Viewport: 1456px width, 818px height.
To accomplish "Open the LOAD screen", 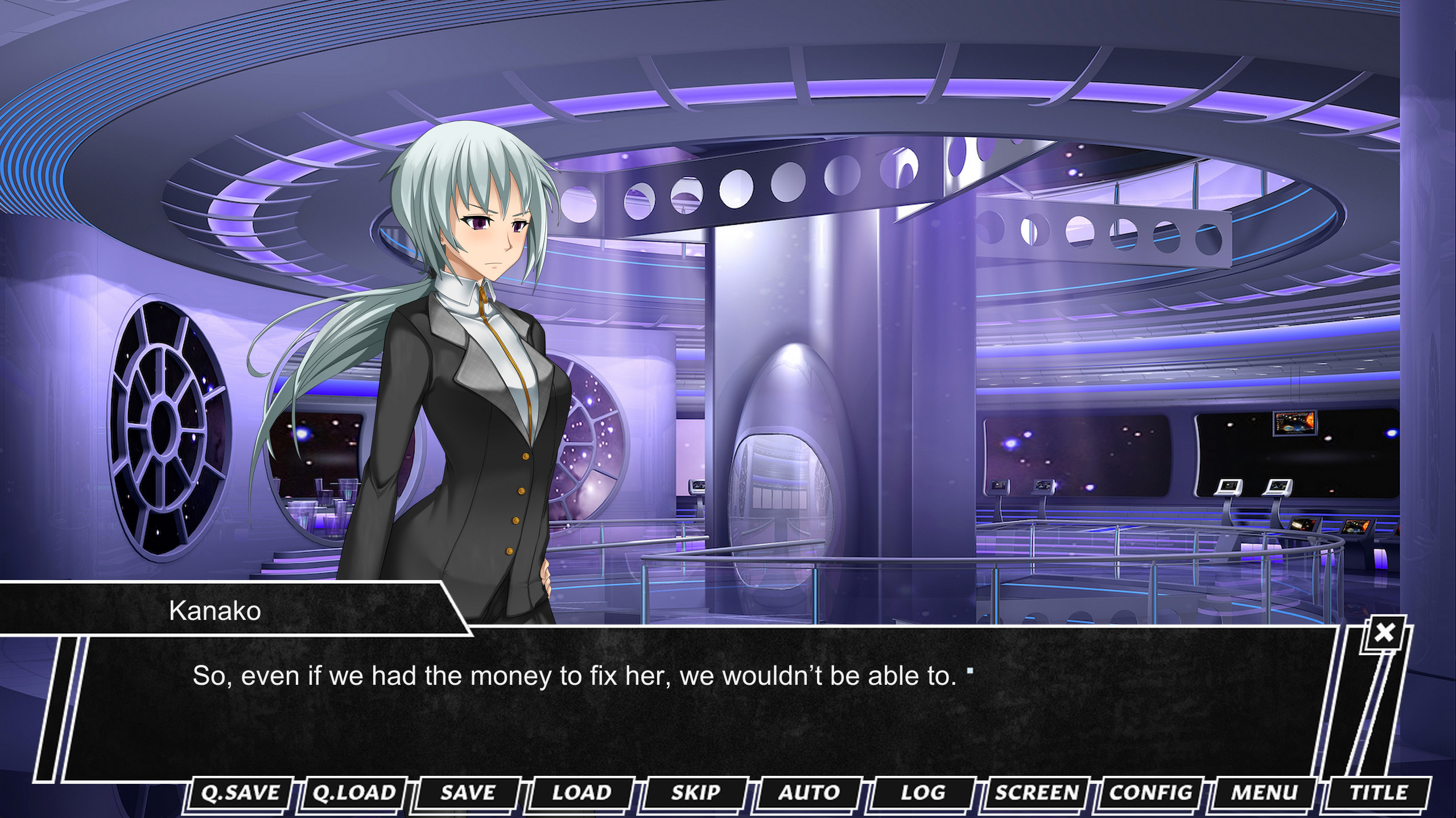I will (x=580, y=792).
